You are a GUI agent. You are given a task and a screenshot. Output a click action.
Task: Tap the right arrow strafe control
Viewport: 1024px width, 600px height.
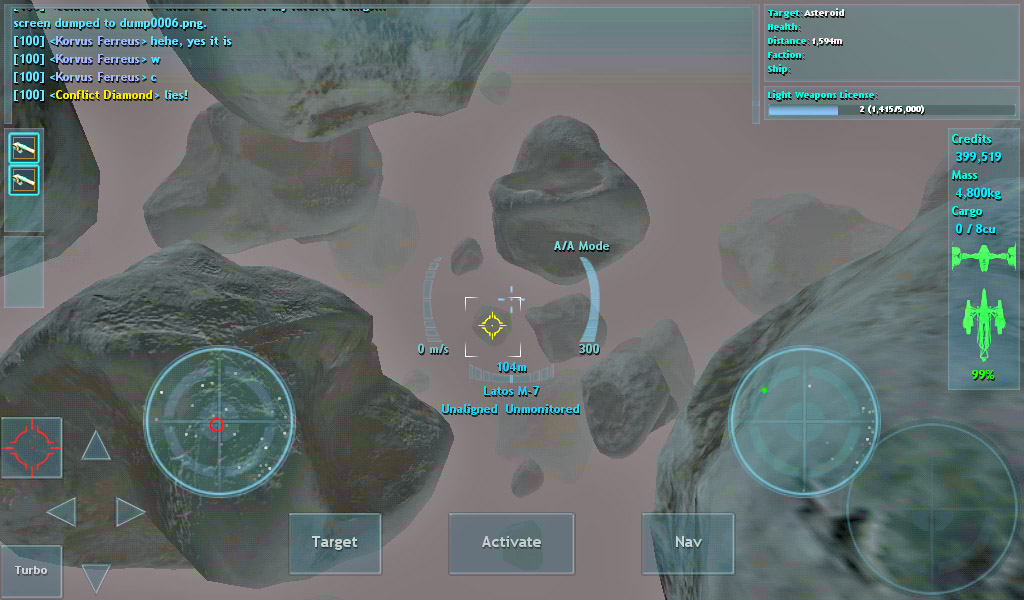click(x=130, y=513)
